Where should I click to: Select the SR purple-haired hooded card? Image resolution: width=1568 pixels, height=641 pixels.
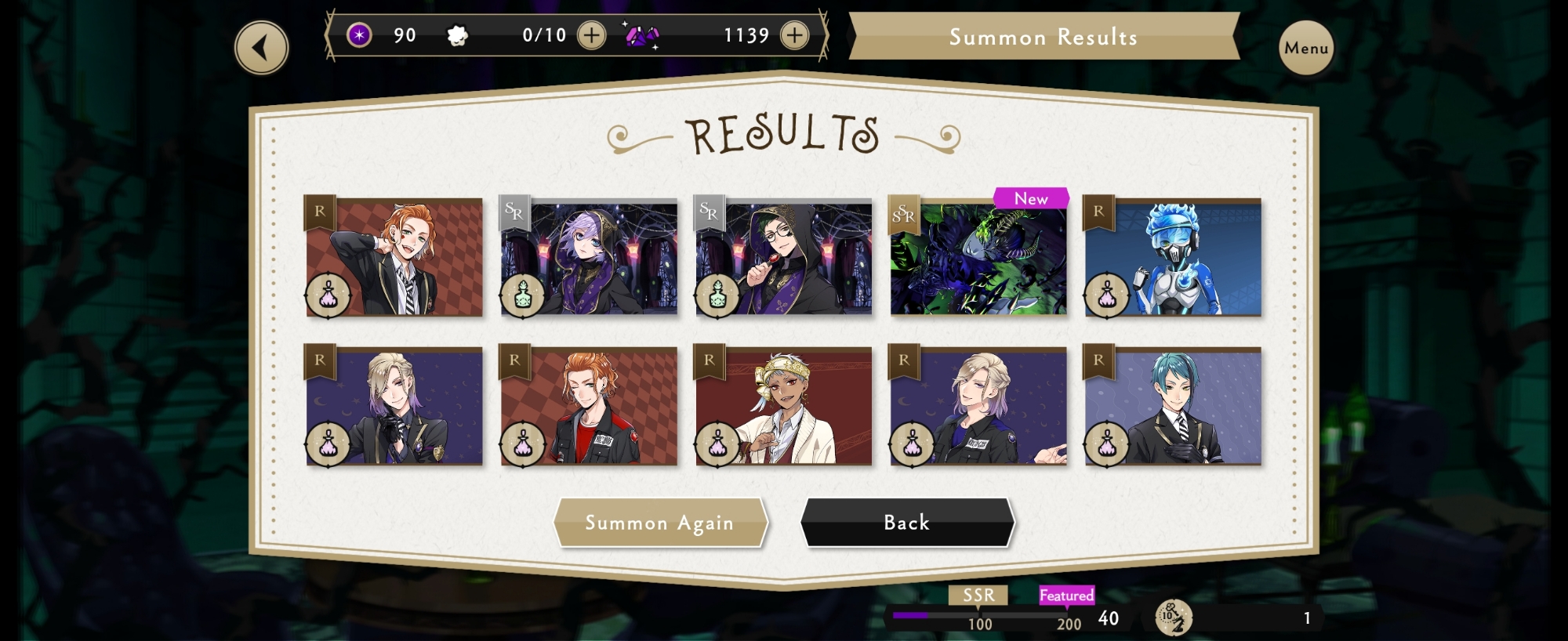tap(589, 257)
